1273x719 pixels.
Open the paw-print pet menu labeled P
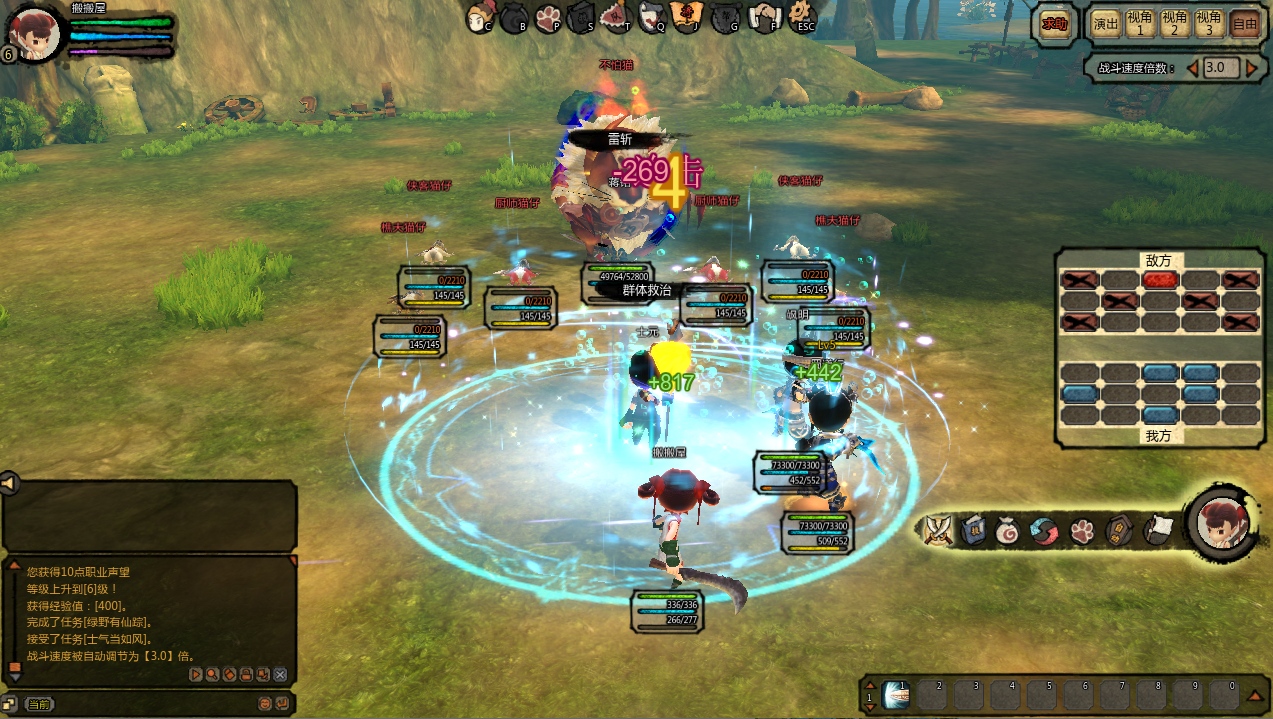click(x=548, y=17)
